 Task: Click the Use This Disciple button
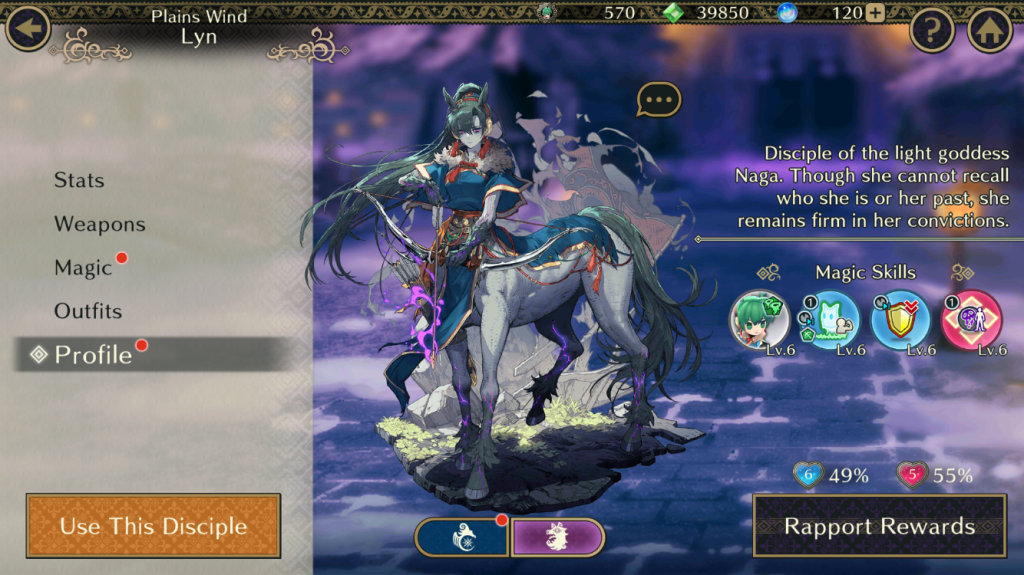153,526
